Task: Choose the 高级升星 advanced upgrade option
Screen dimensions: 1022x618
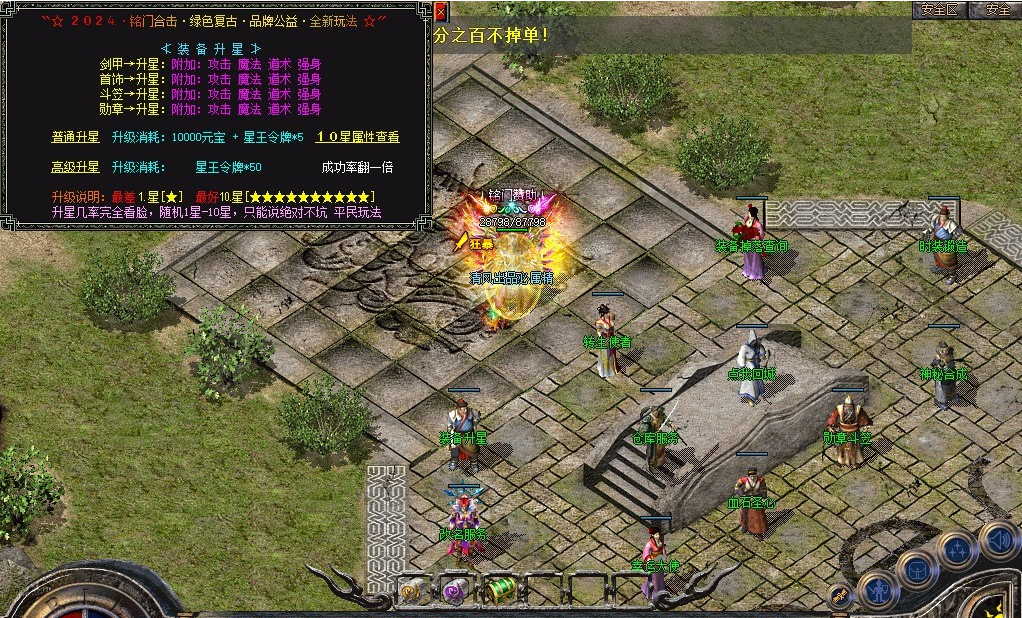Action: point(76,167)
